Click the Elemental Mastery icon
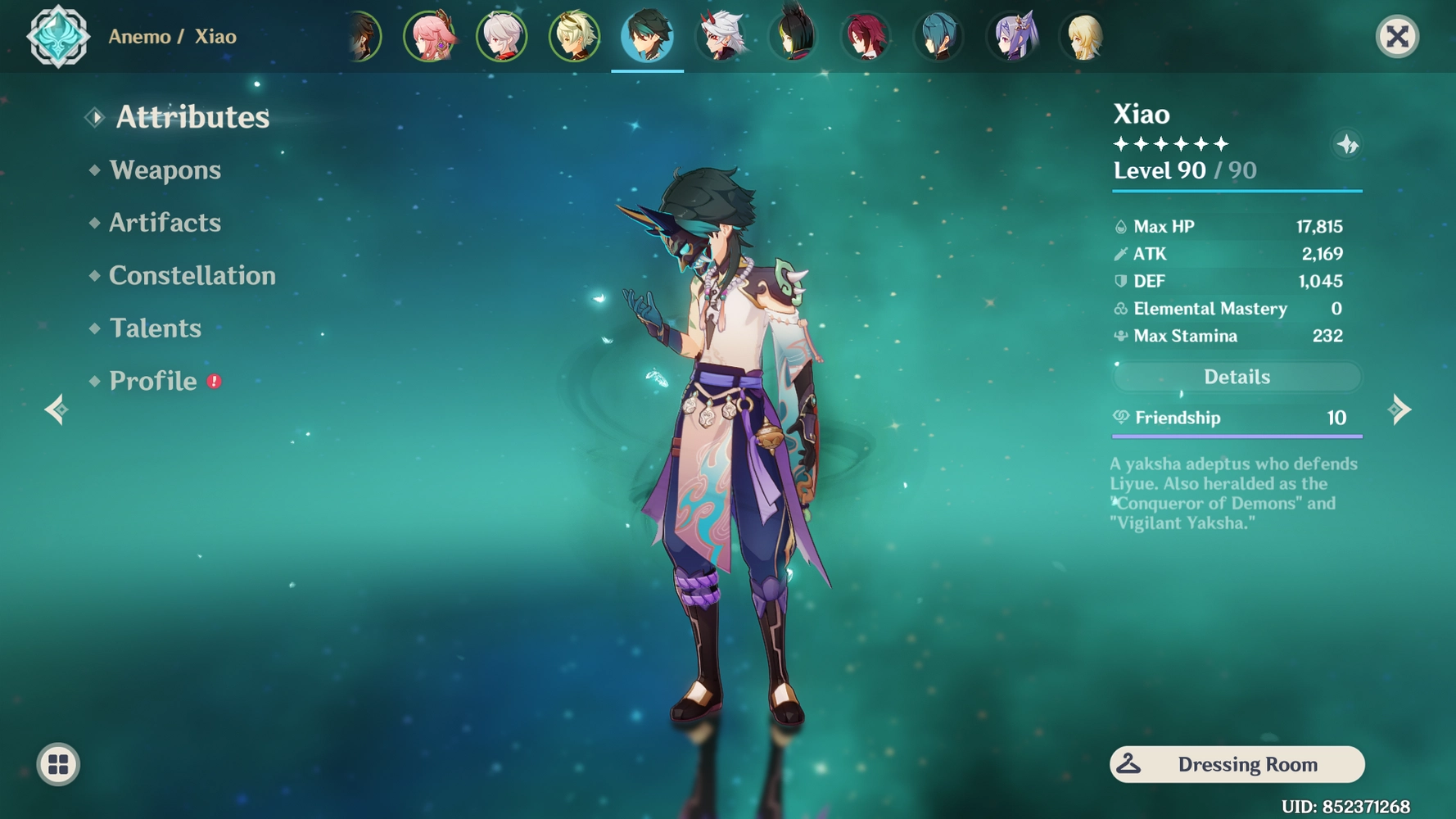Screen dimensions: 1456x819 1120,309
